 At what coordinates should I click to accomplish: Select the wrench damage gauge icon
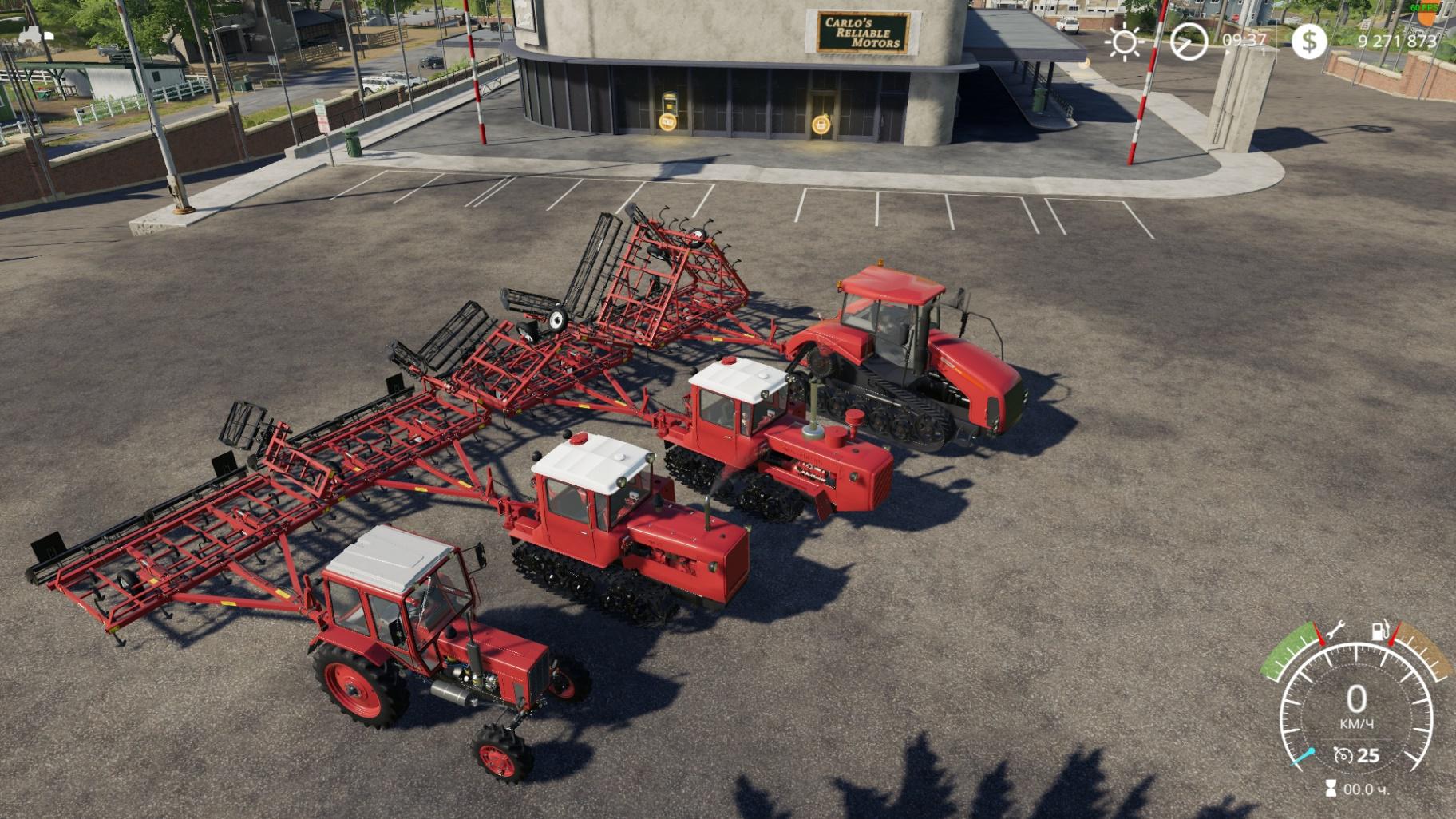[1333, 631]
